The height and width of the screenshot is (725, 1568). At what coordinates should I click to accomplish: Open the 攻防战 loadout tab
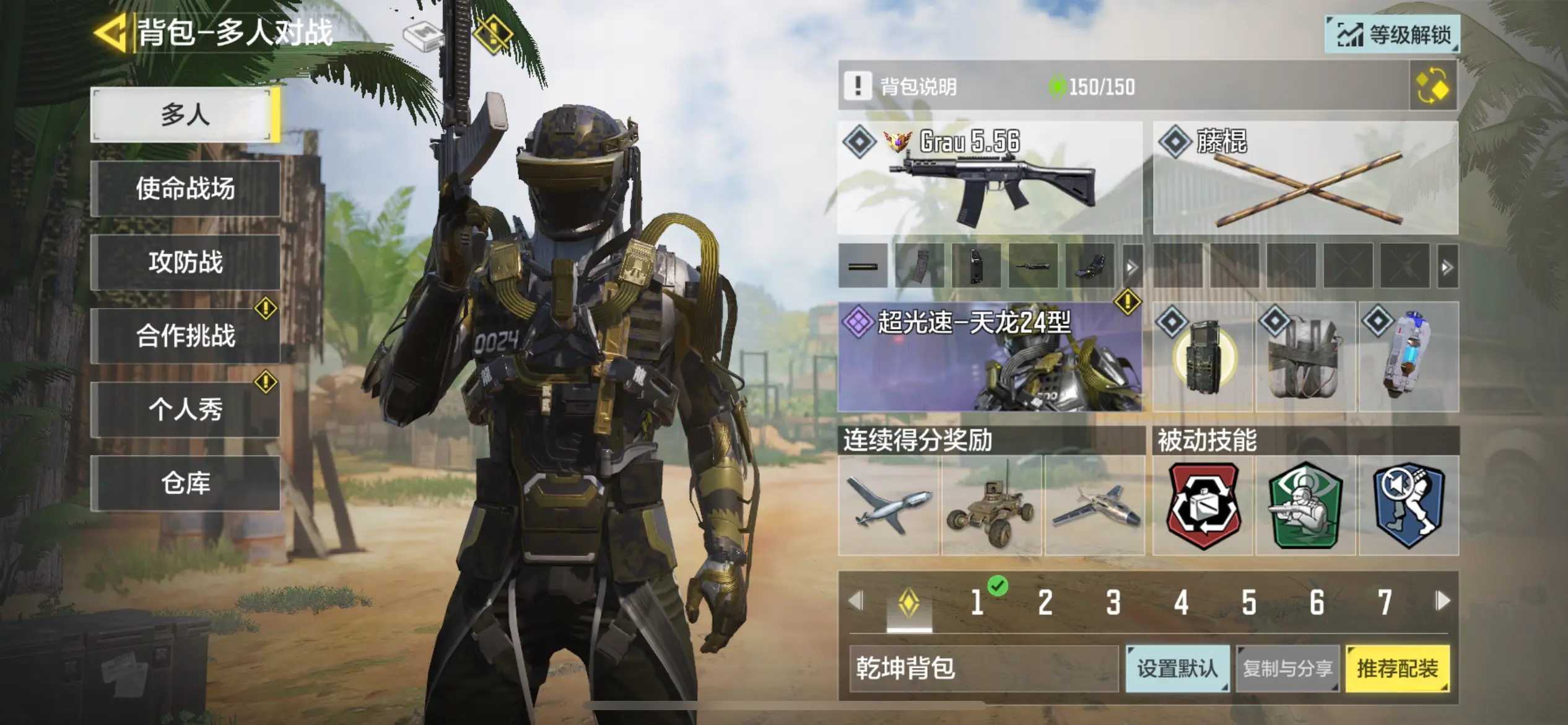click(x=185, y=262)
